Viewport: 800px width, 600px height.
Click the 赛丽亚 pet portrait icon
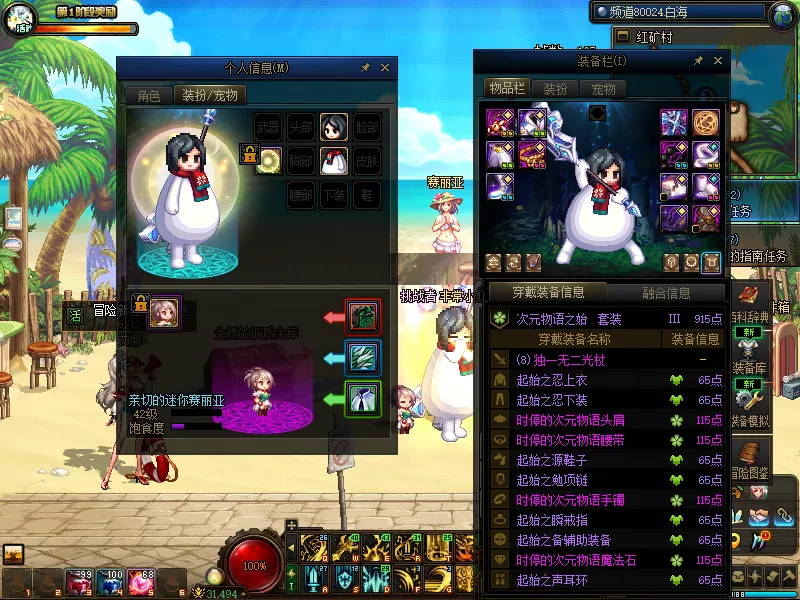pyautogui.click(x=165, y=313)
